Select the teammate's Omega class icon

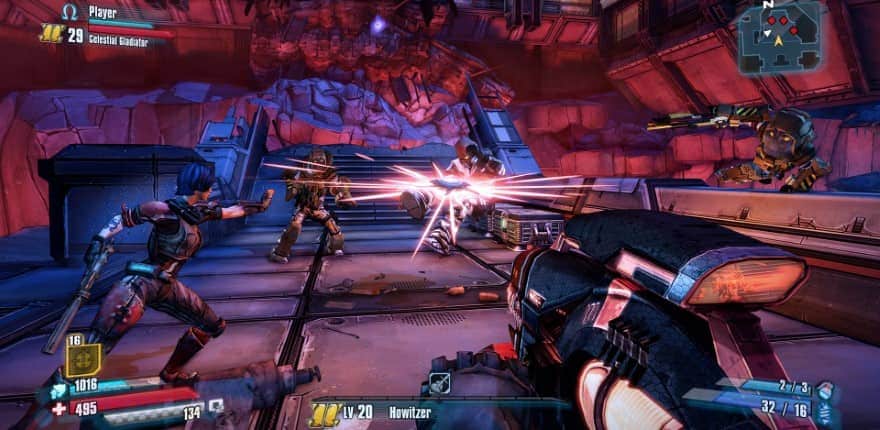click(70, 12)
